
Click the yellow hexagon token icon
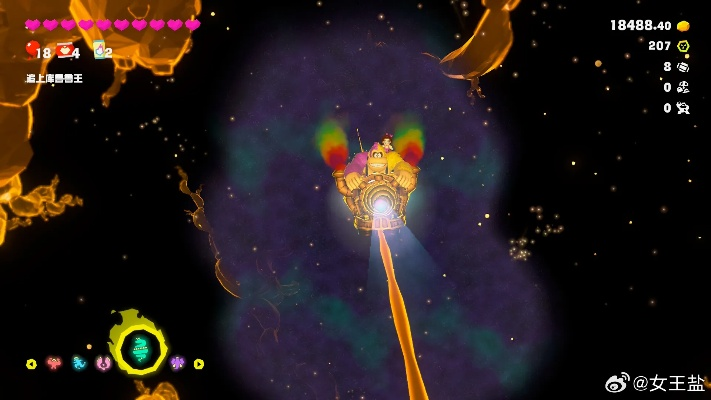(683, 46)
